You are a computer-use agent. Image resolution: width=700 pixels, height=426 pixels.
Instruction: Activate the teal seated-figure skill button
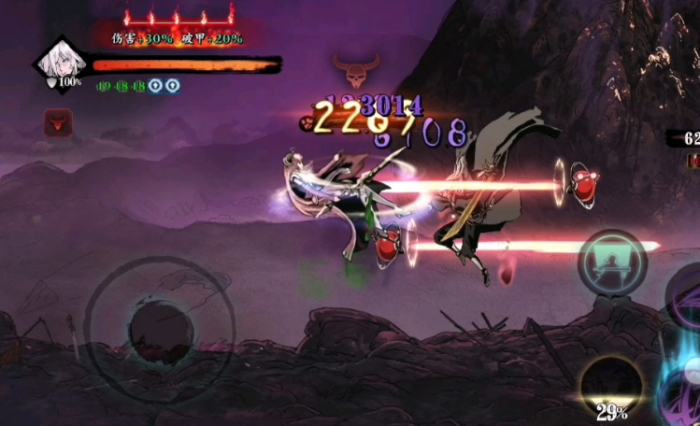pos(611,264)
